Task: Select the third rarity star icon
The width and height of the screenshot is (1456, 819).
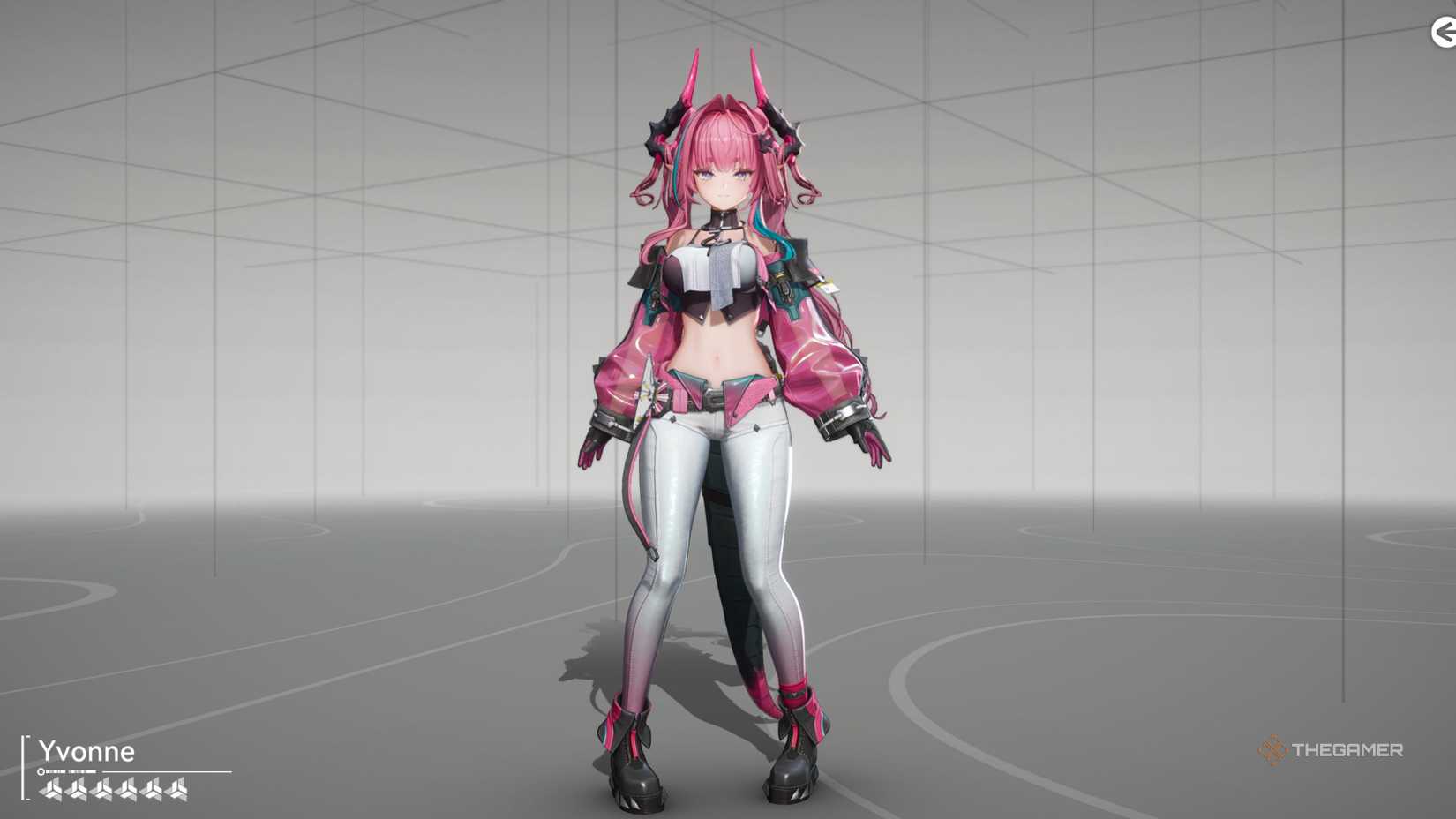Action: 101,790
